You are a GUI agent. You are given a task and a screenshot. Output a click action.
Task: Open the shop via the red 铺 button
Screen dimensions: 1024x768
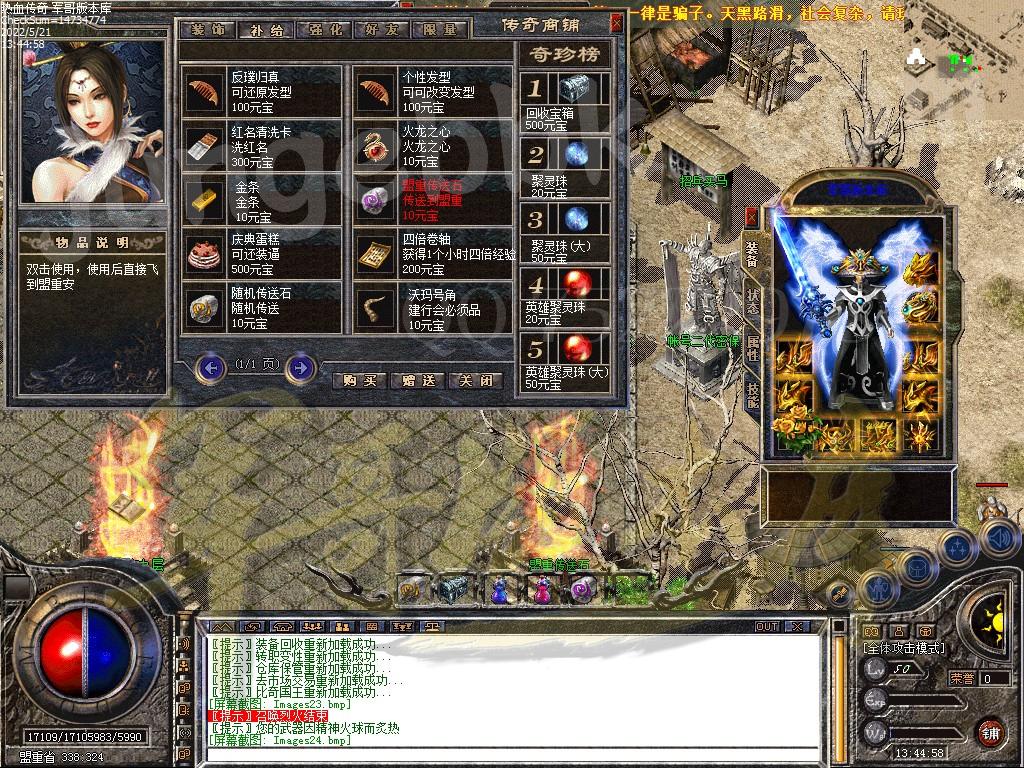[x=990, y=732]
